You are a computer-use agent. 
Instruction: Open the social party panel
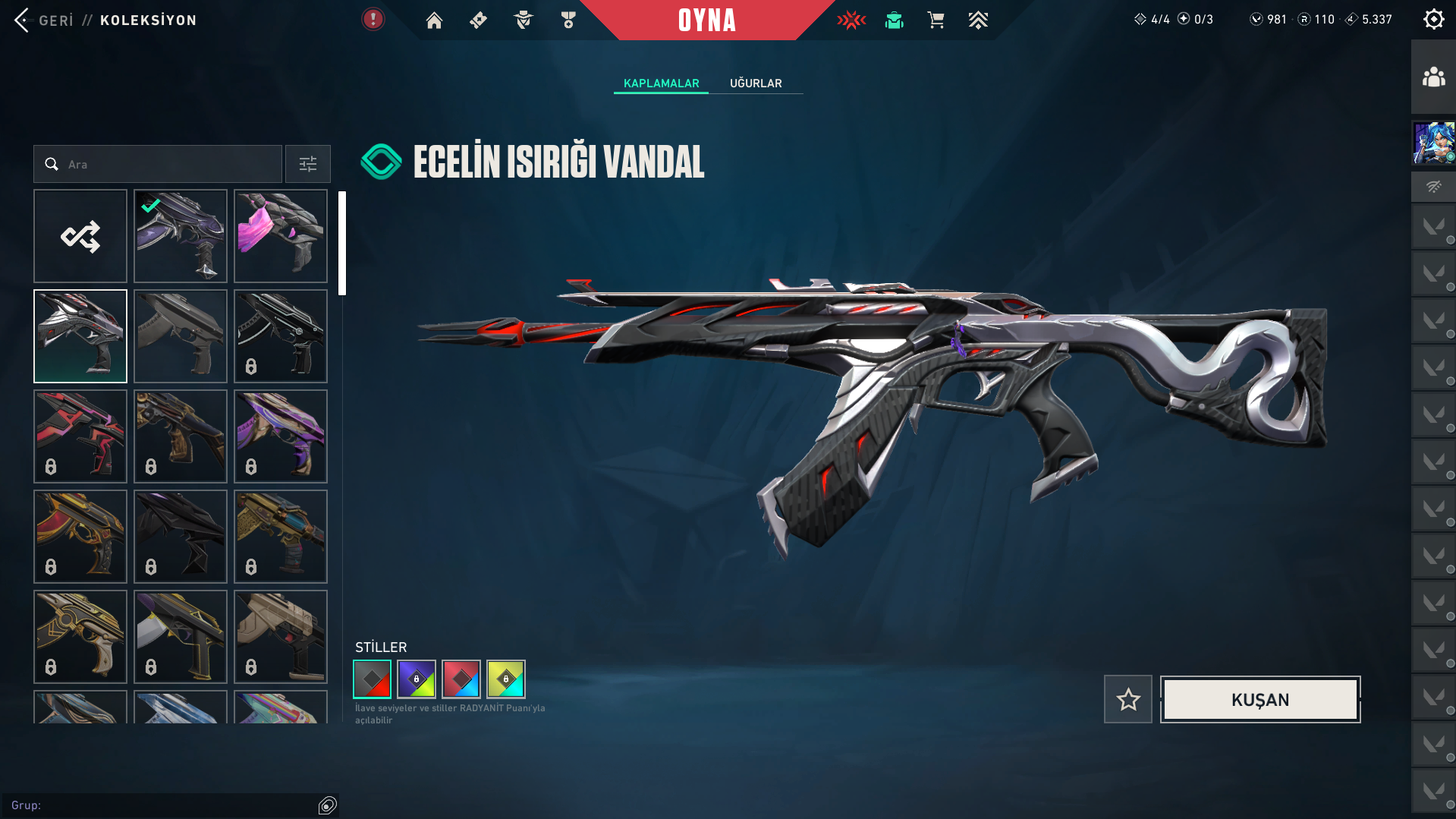tap(1433, 77)
